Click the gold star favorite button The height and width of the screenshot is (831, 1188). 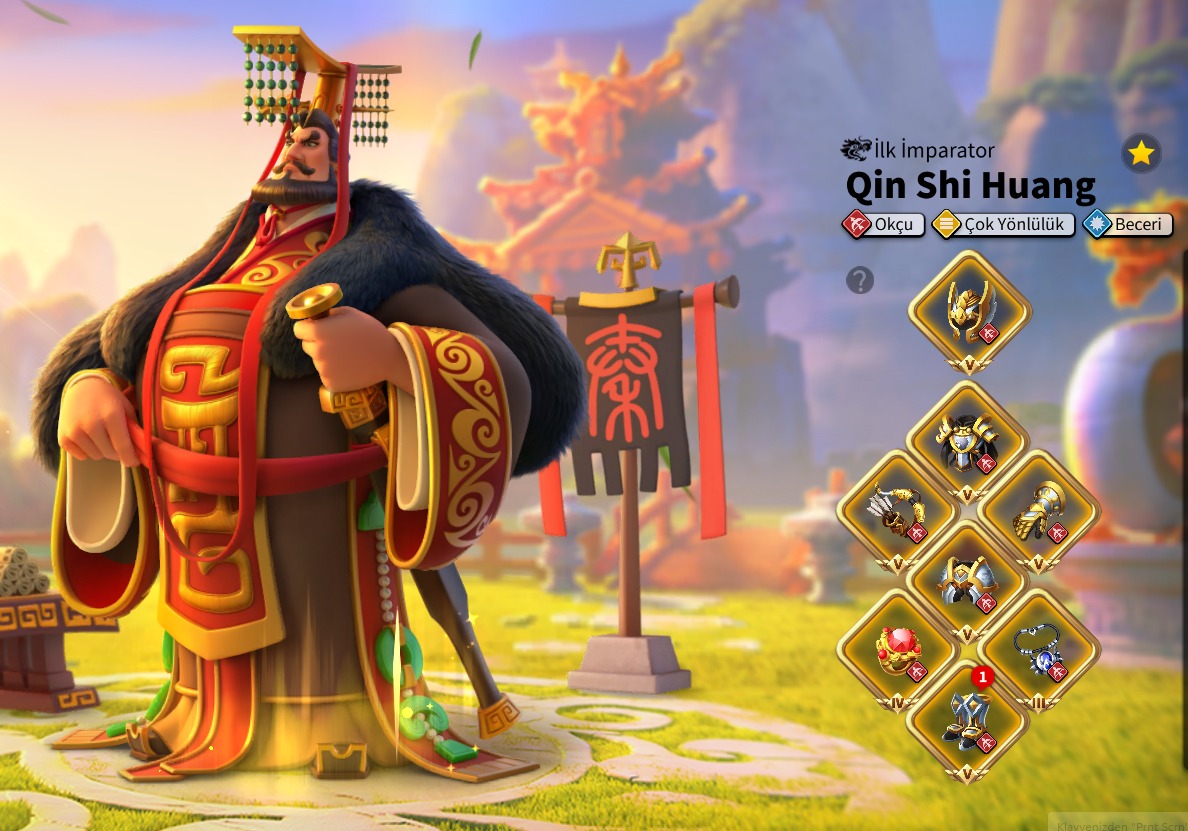coord(1141,153)
